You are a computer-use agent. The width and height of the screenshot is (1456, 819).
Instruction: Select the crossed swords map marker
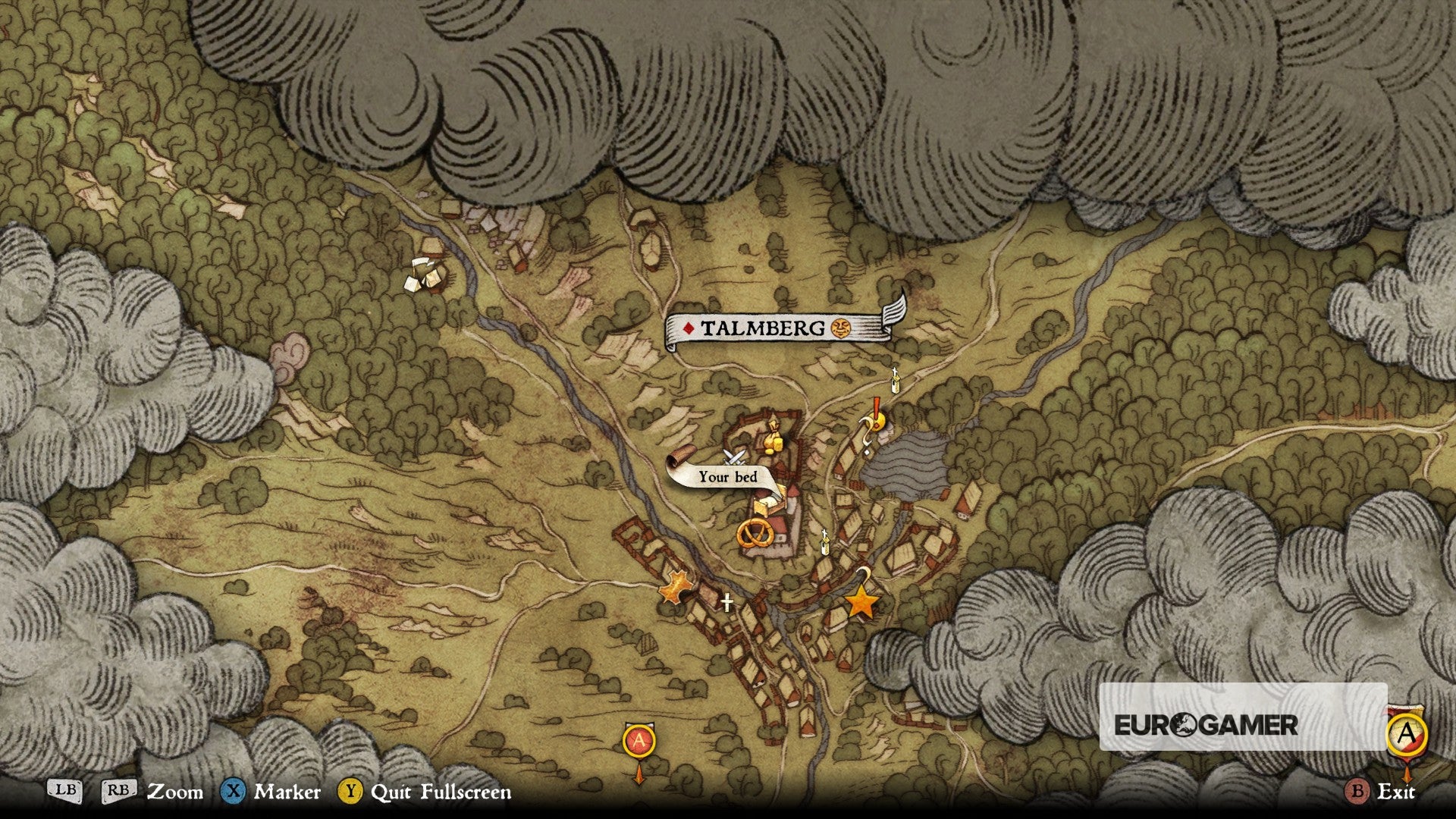coord(733,457)
